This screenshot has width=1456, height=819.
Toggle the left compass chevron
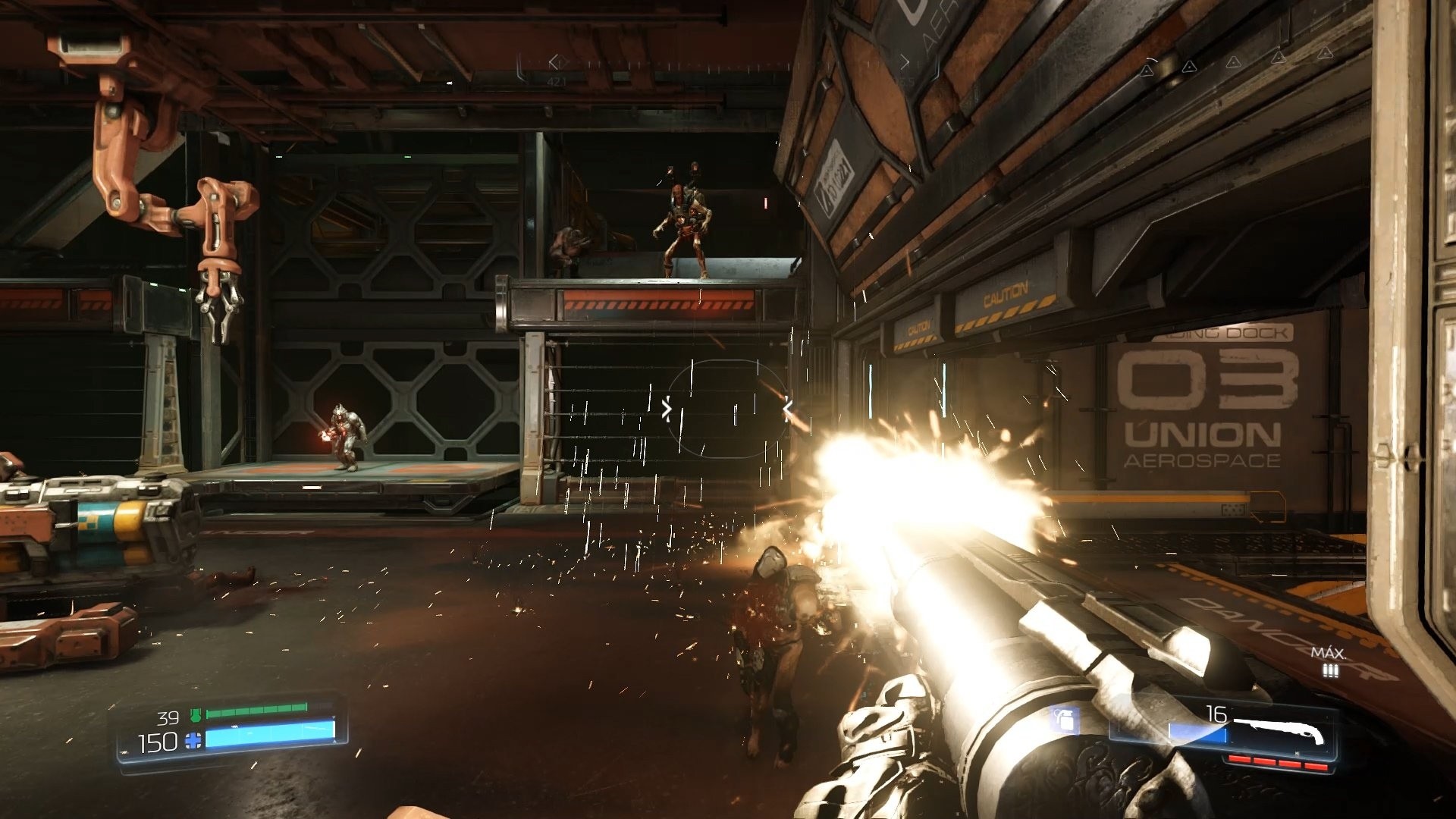coord(553,61)
